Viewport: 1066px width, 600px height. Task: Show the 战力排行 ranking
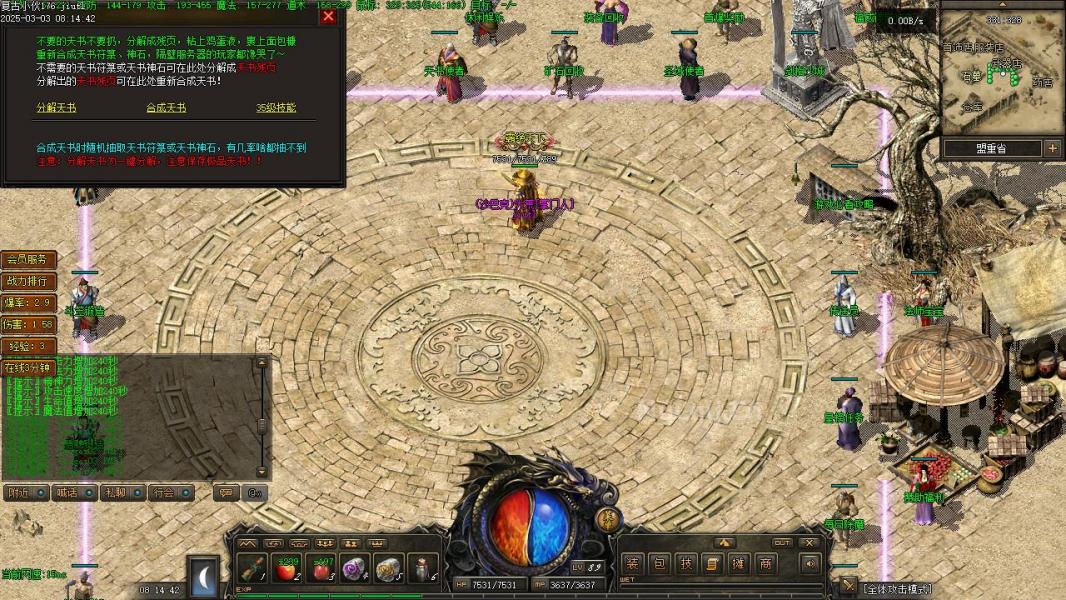(29, 281)
